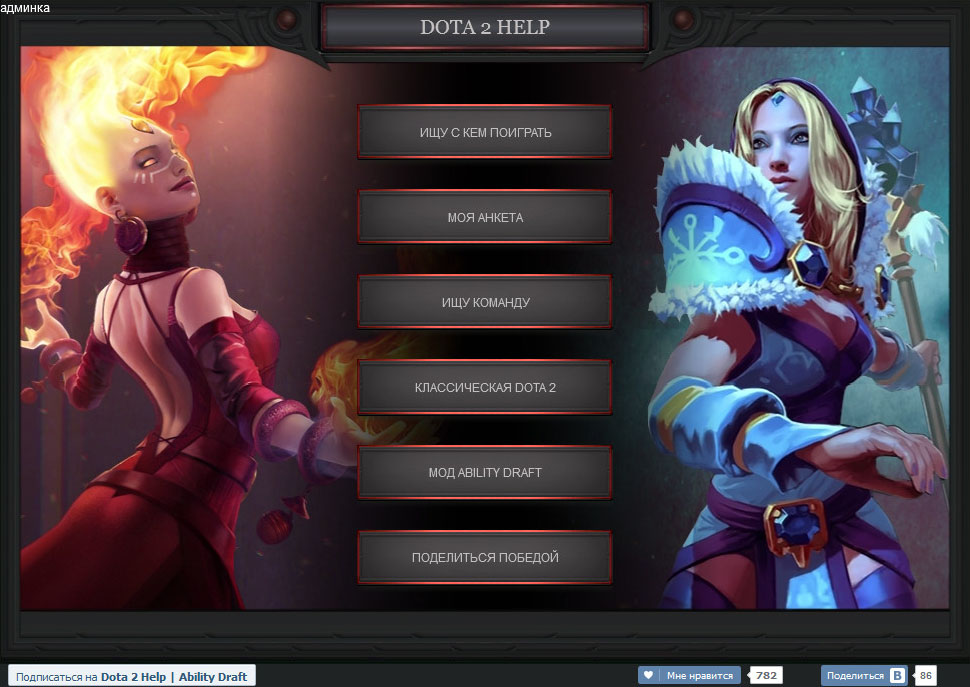
Task: Open the DOTA 2 HELP title banner
Action: pos(485,27)
